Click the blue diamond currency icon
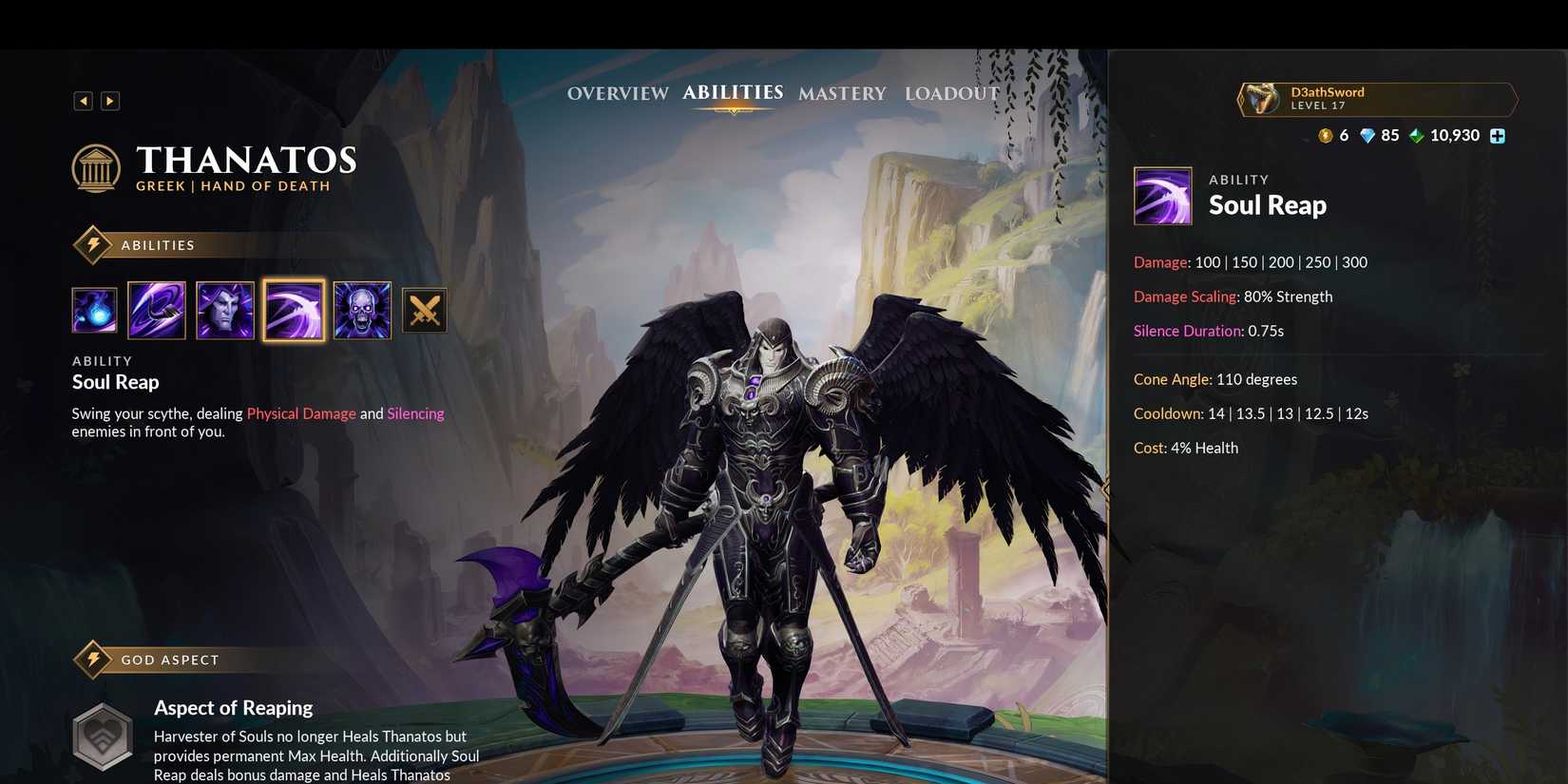 coord(1367,135)
